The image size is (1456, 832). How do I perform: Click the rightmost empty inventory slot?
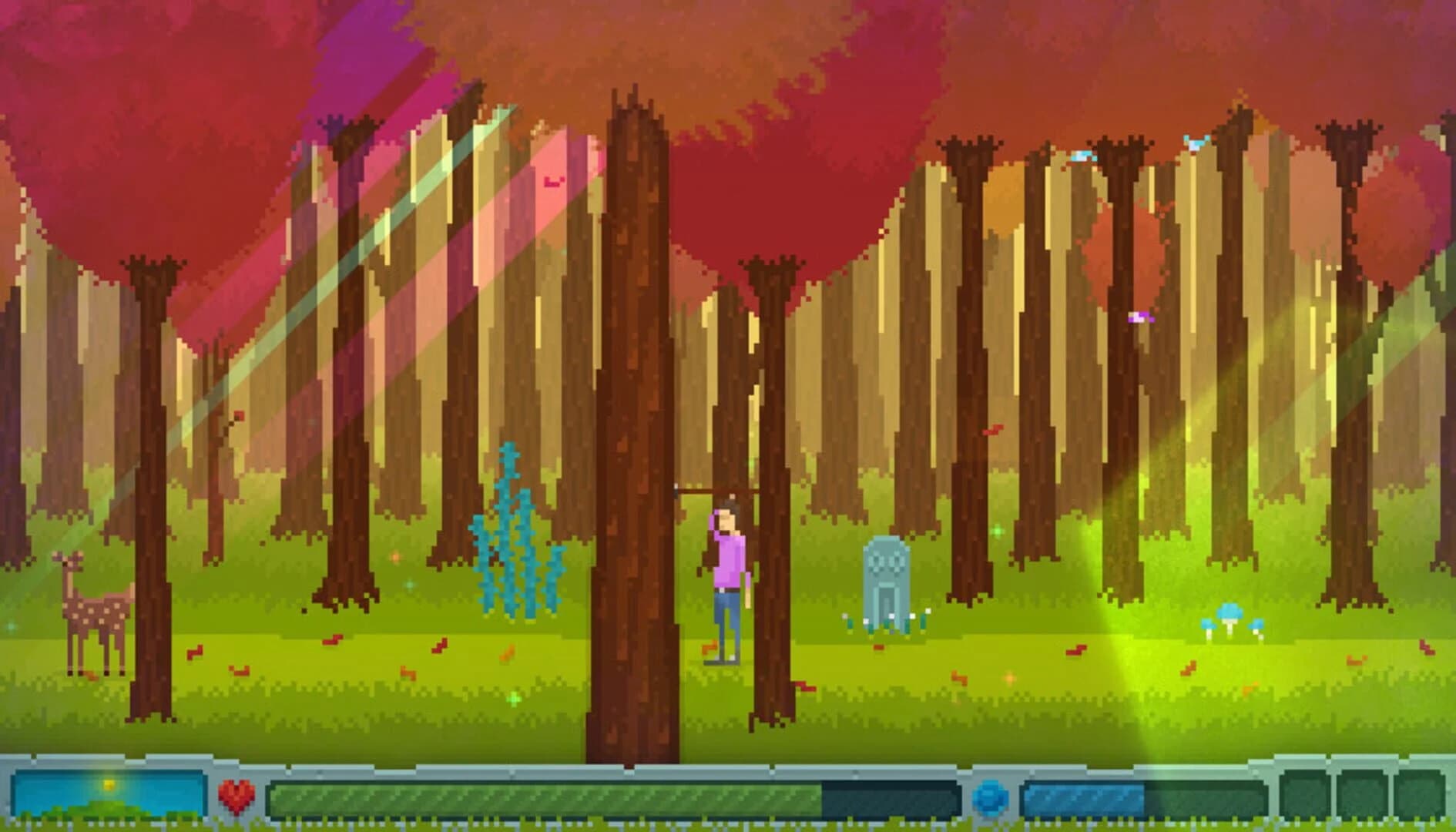coord(1420,793)
